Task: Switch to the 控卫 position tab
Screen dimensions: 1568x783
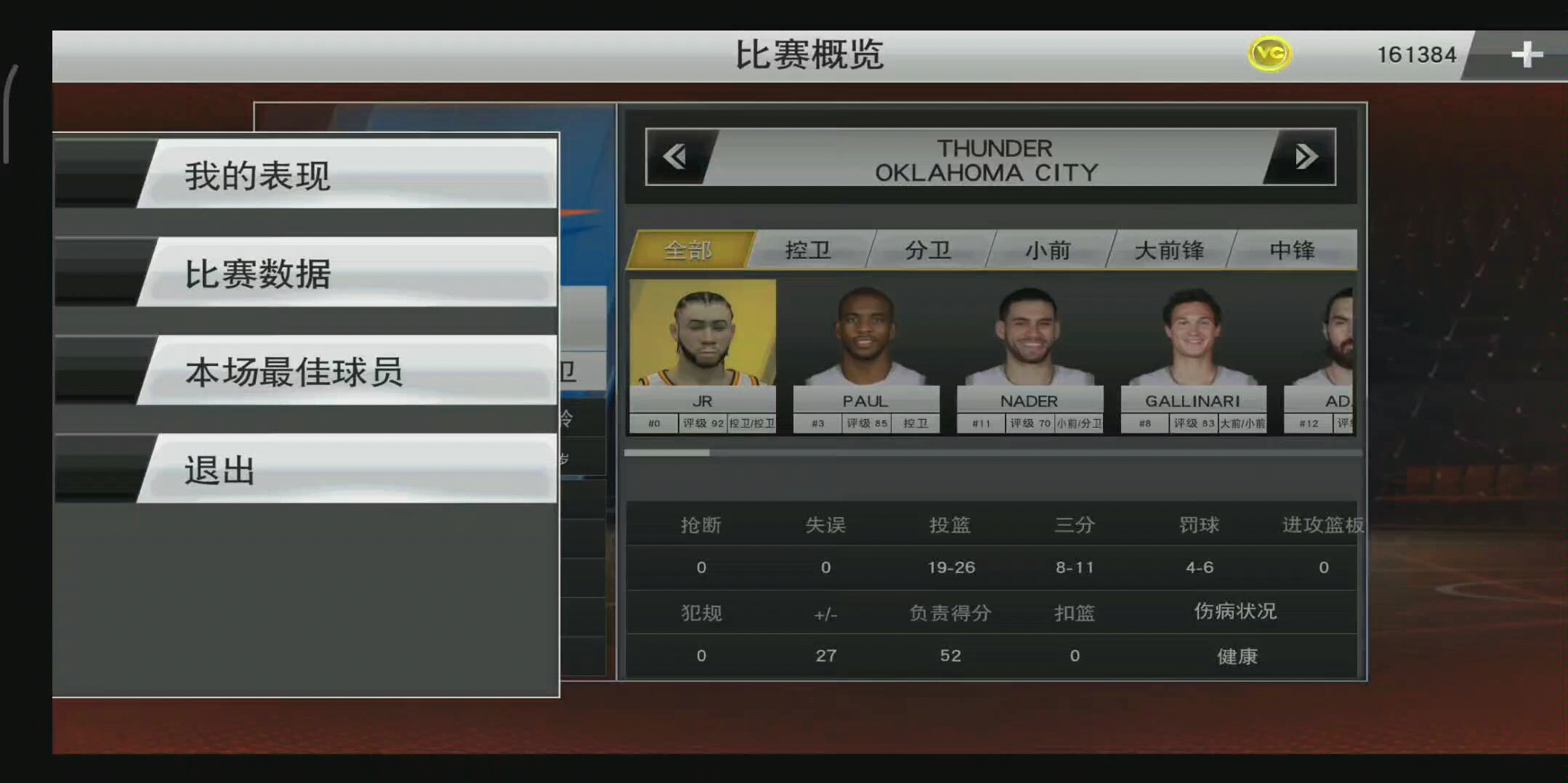Action: (809, 250)
